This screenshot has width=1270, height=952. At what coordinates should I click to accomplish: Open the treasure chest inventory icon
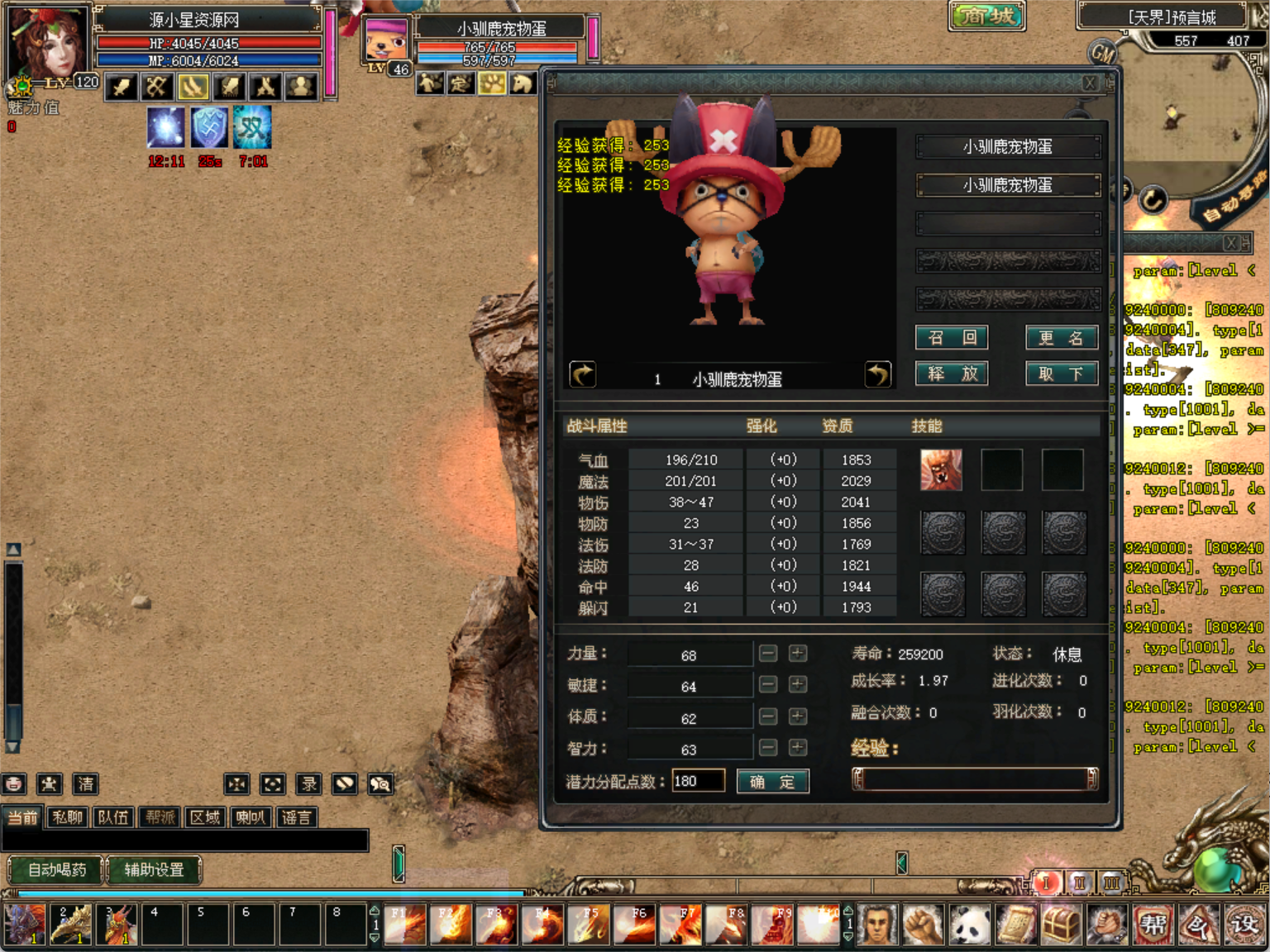pyautogui.click(x=1062, y=925)
